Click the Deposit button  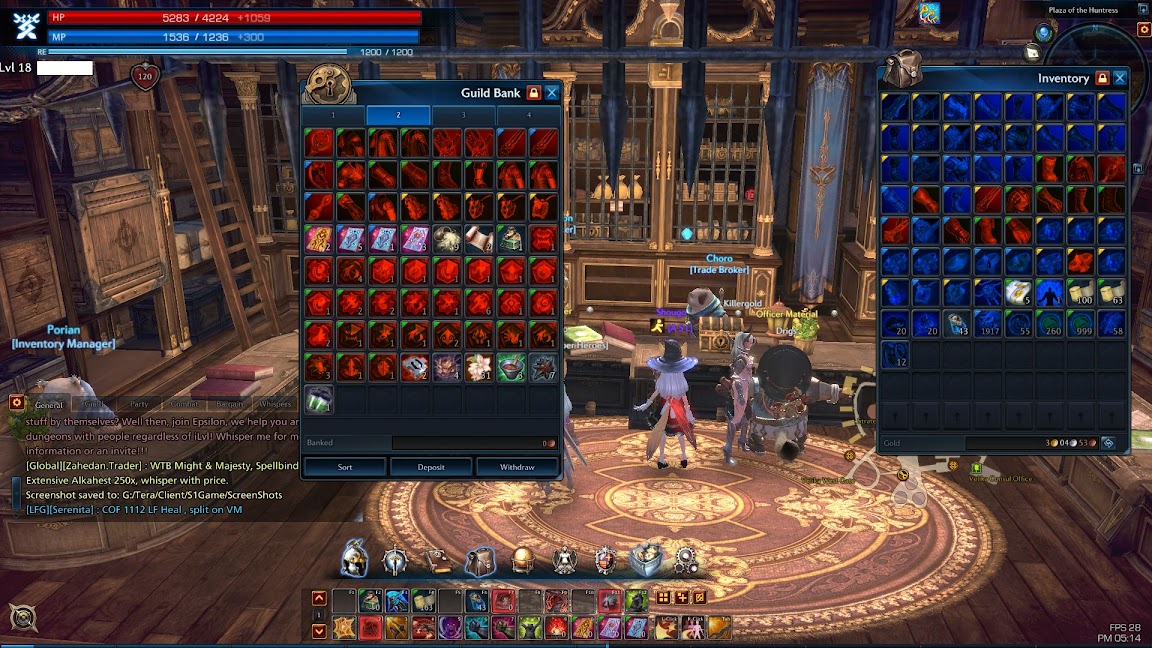point(431,467)
